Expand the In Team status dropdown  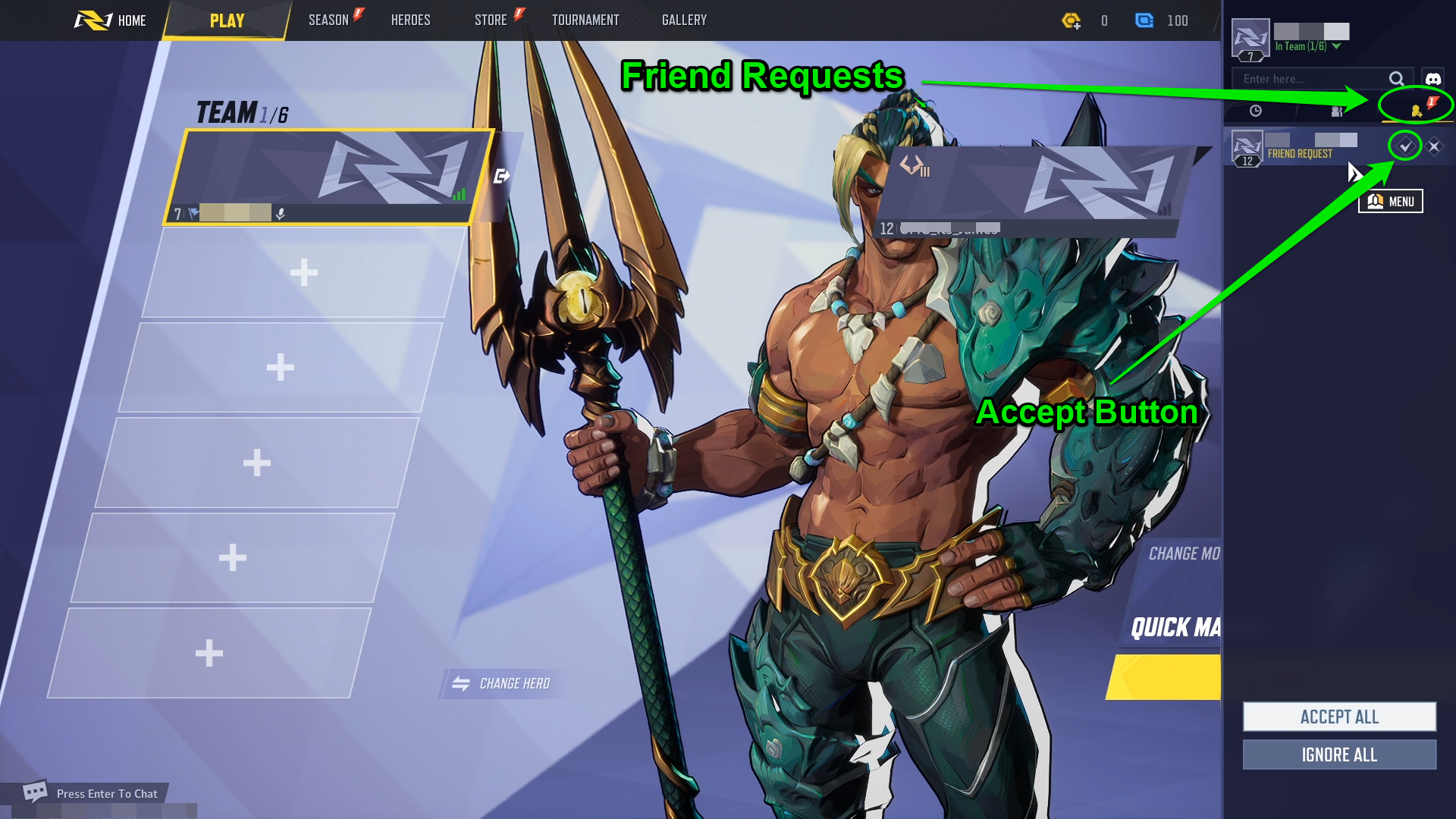[x=1337, y=46]
